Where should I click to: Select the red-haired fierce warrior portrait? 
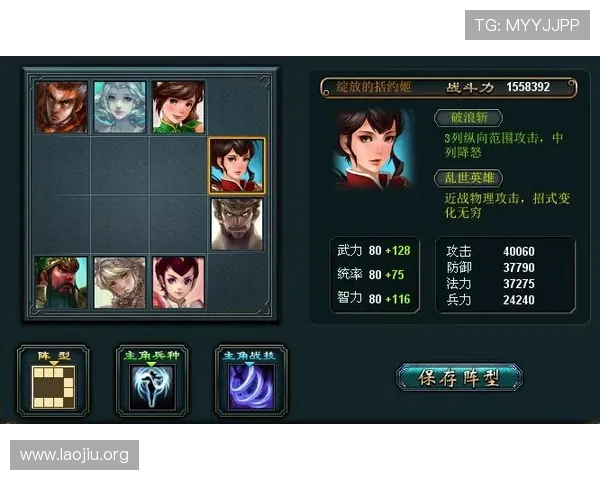(61, 107)
